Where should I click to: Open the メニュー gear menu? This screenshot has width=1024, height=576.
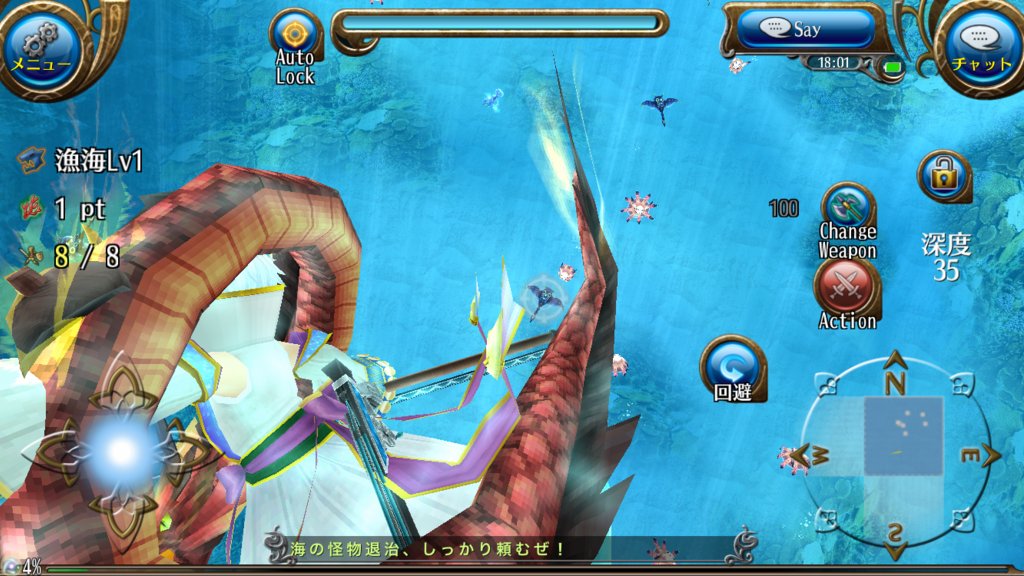click(40, 45)
